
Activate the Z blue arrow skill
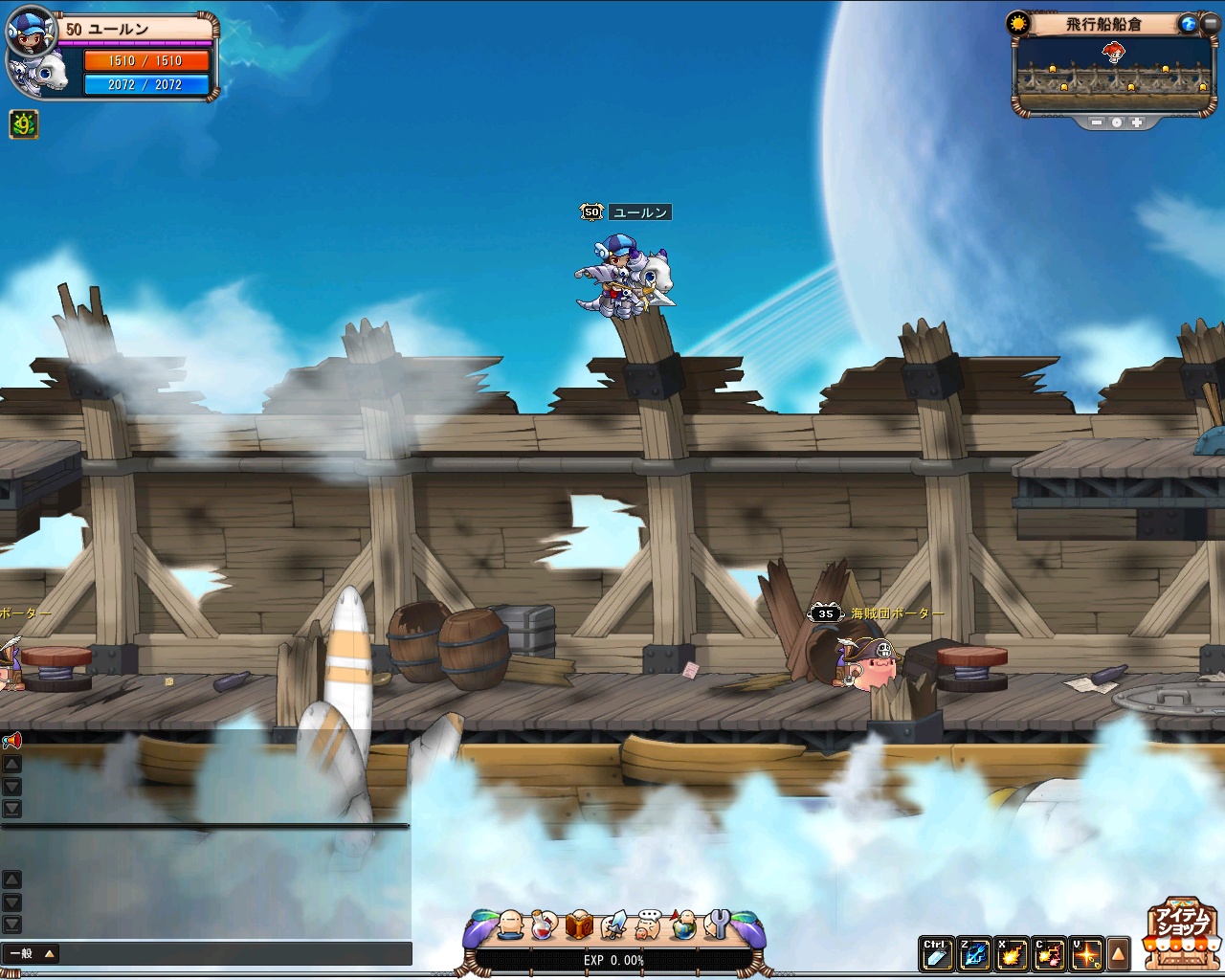click(975, 953)
